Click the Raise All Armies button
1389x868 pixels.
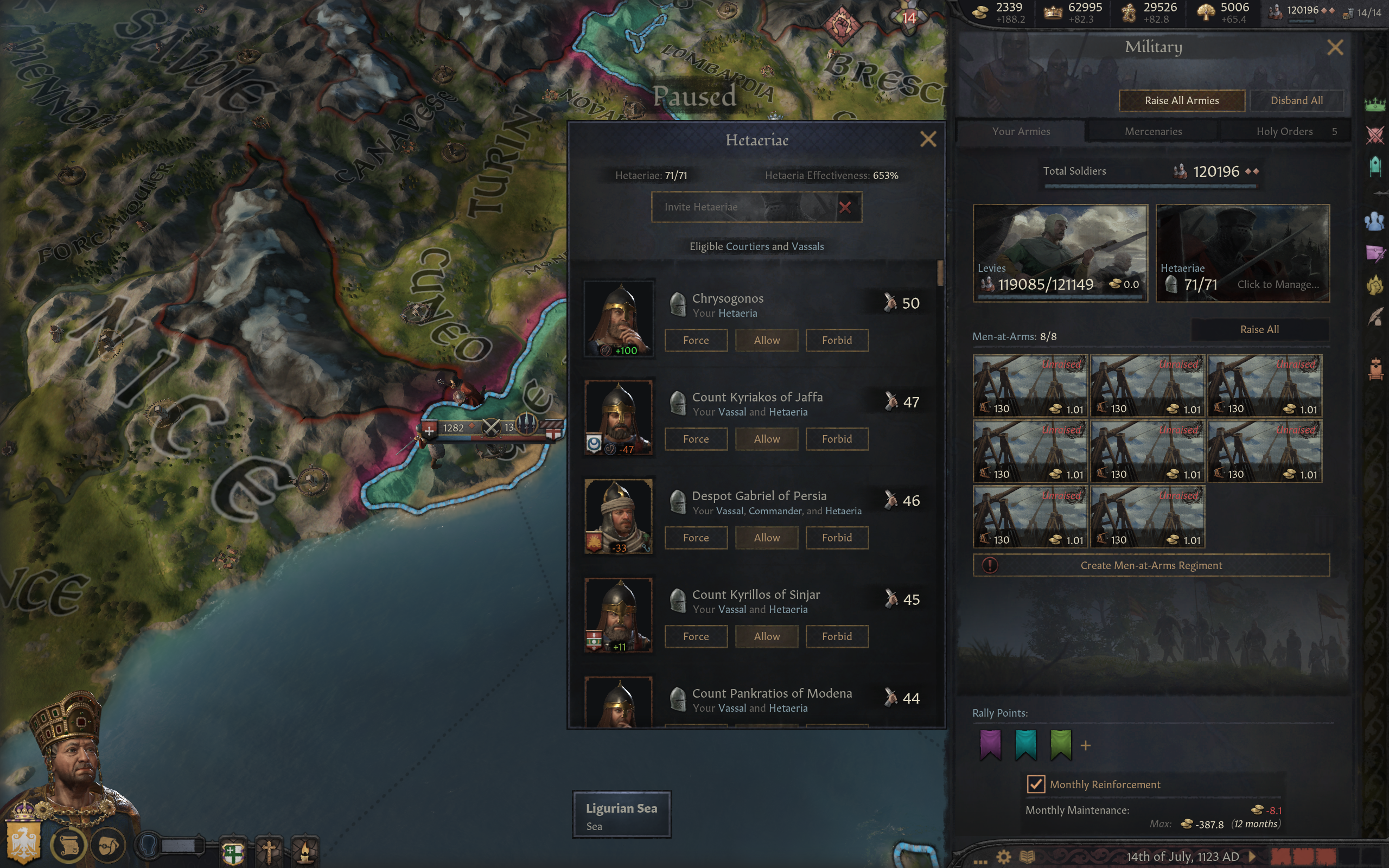point(1181,100)
